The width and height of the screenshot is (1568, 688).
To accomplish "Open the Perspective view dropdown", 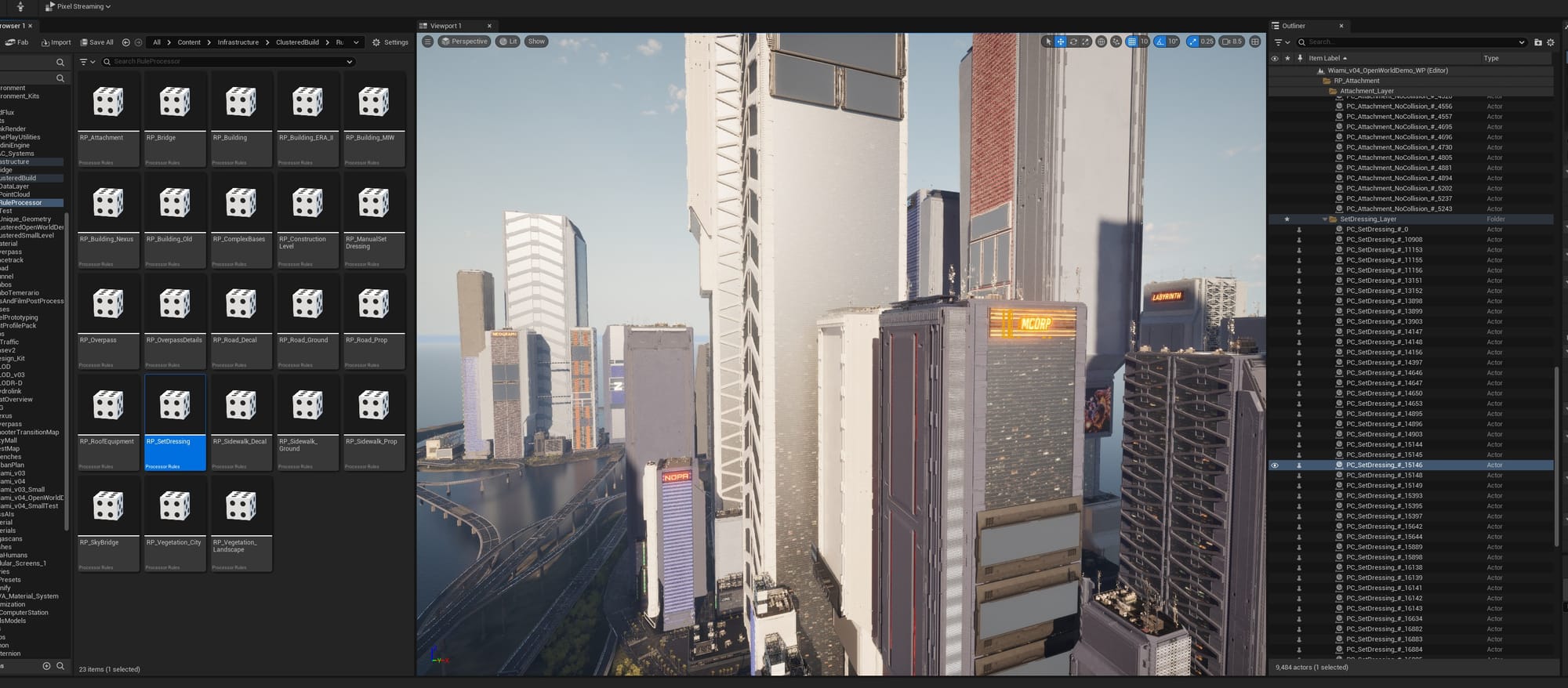I will [x=464, y=42].
